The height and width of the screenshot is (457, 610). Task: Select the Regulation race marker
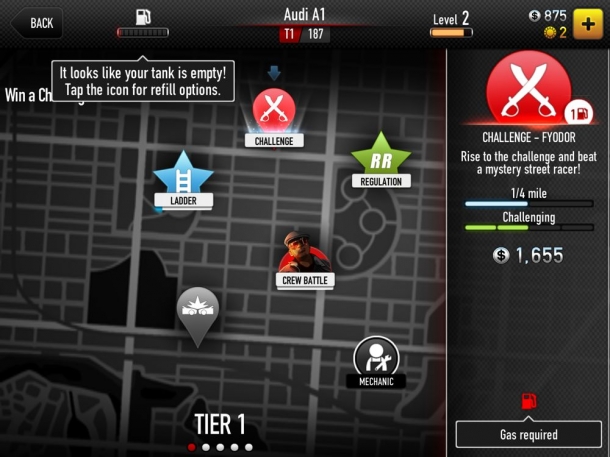381,155
